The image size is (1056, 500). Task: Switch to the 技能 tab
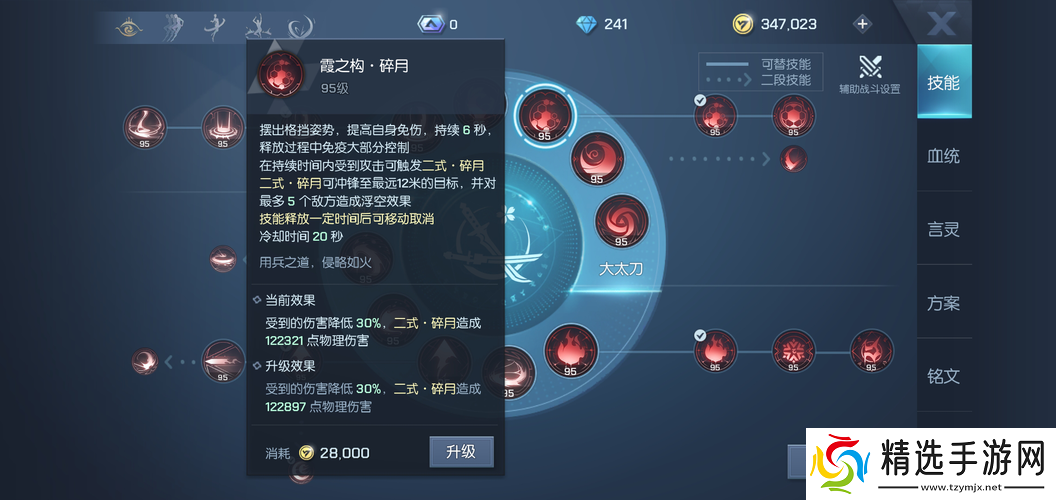tap(942, 82)
